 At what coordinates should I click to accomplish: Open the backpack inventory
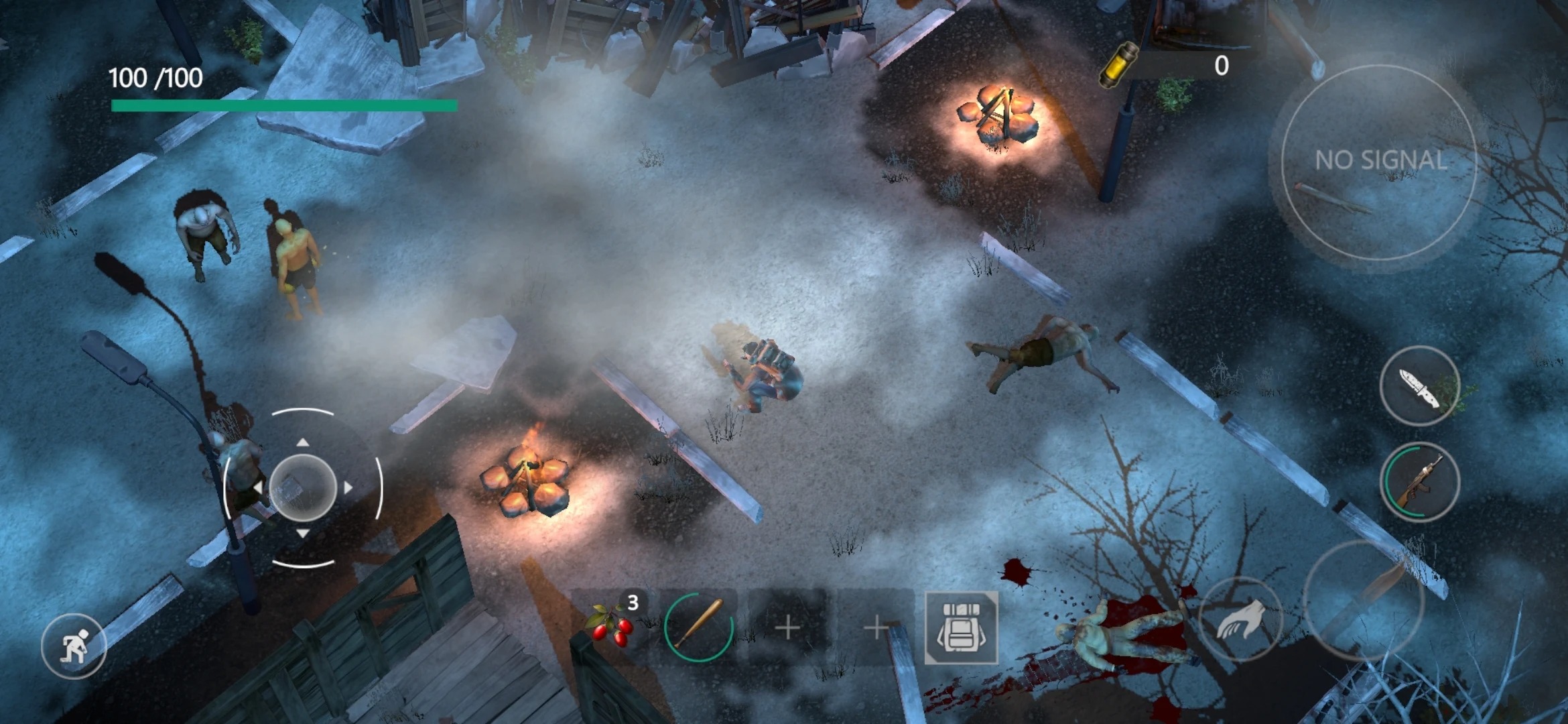coord(961,628)
